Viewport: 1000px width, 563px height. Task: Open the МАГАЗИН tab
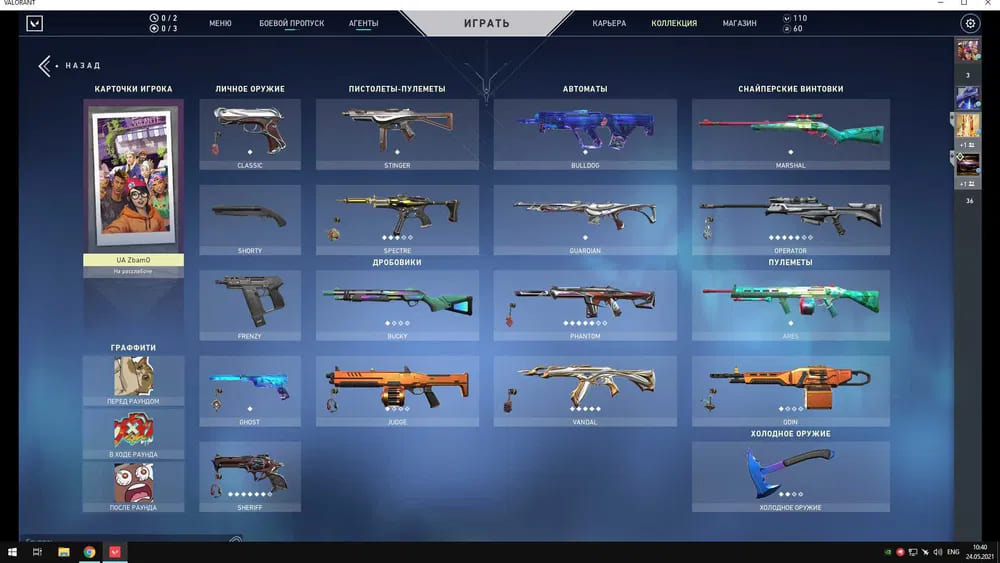(x=739, y=23)
